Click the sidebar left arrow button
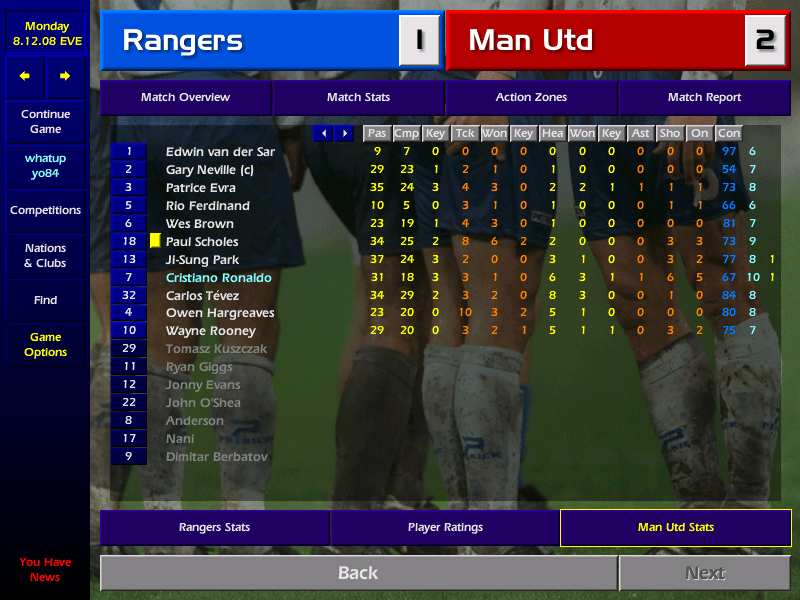The width and height of the screenshot is (800, 600). (25, 76)
